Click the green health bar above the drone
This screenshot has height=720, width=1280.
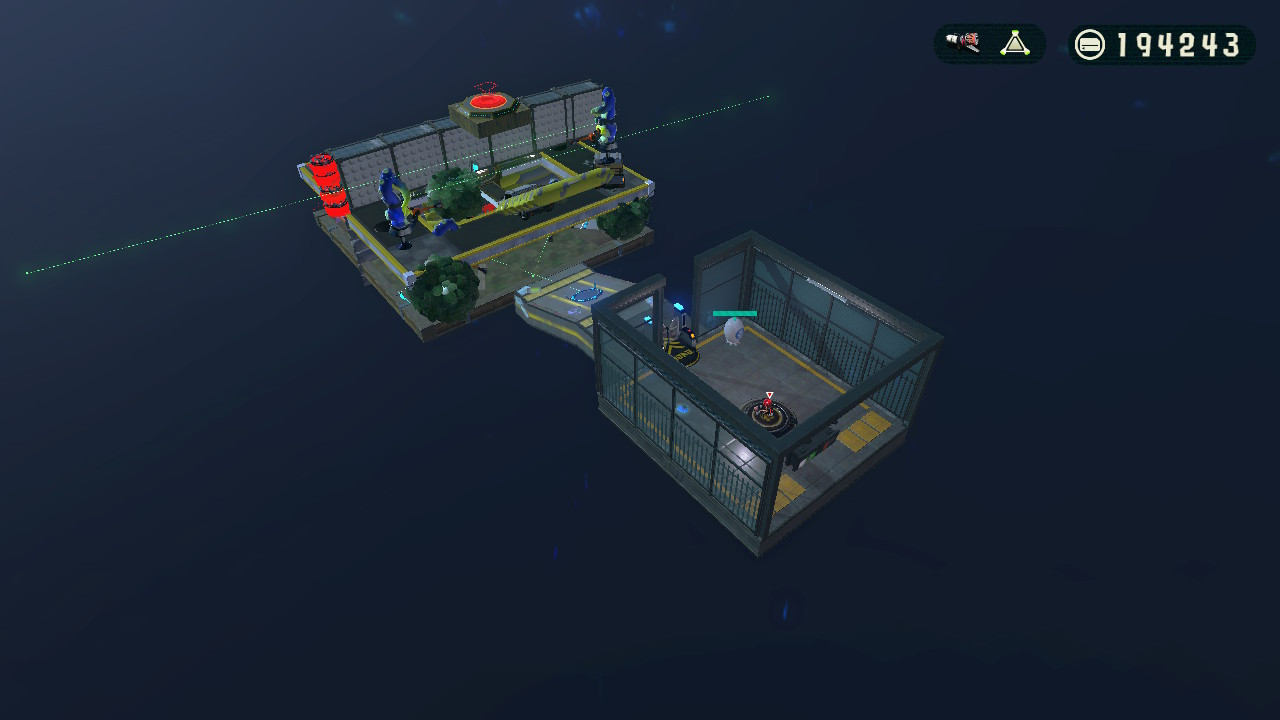tap(734, 313)
